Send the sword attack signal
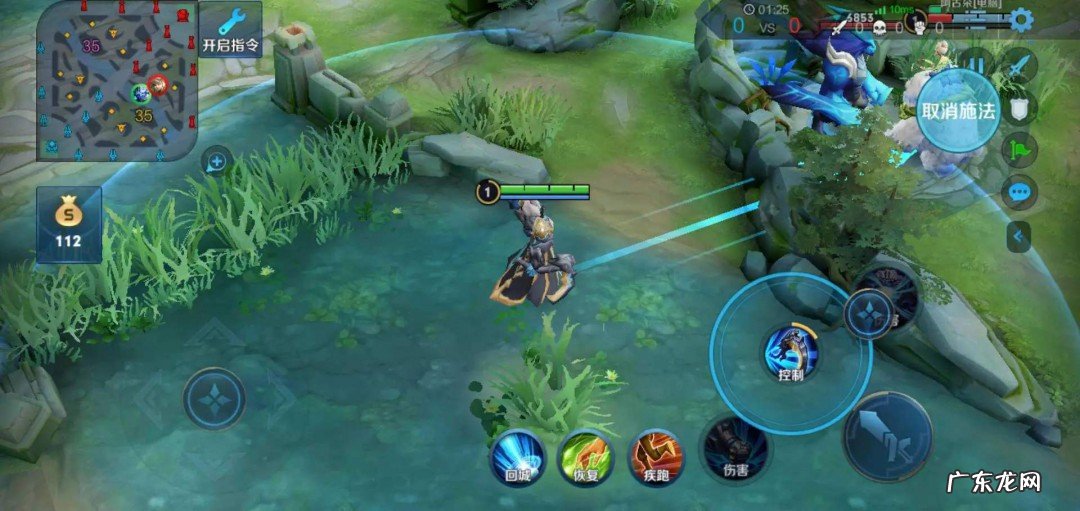The image size is (1080, 511). pyautogui.click(x=1020, y=66)
